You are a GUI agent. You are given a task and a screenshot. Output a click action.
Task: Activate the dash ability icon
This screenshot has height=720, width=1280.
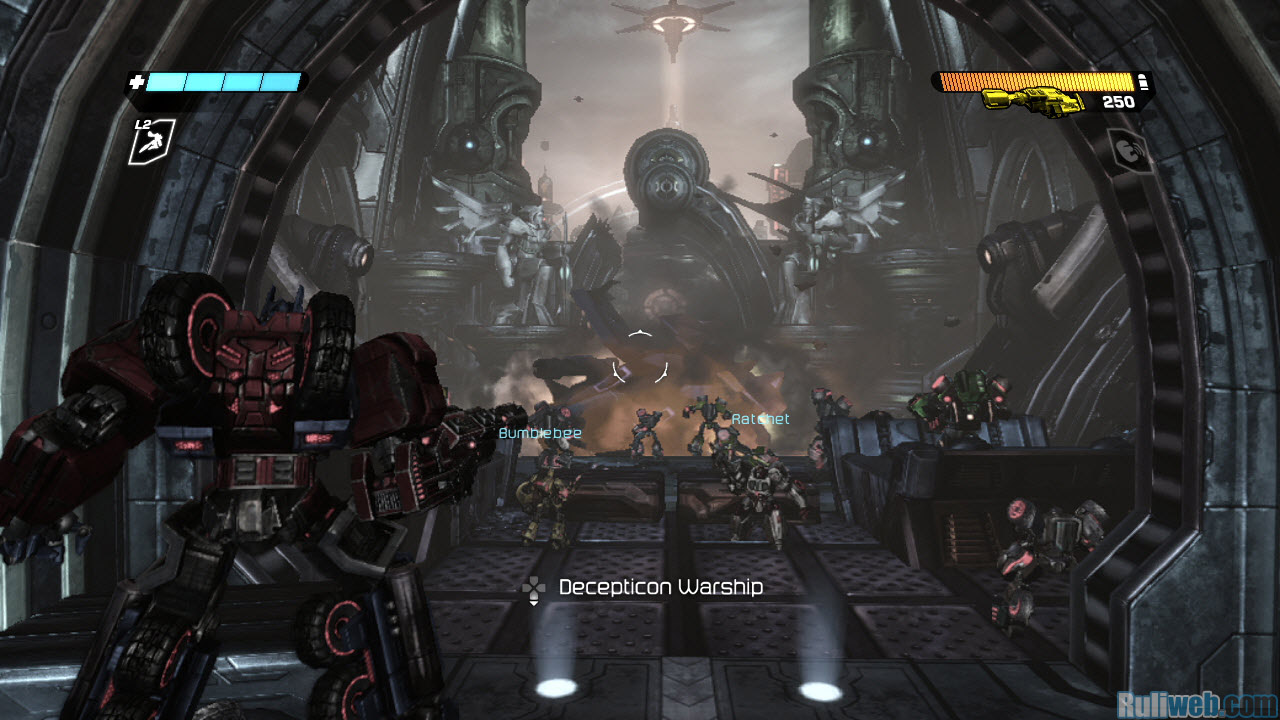point(151,141)
